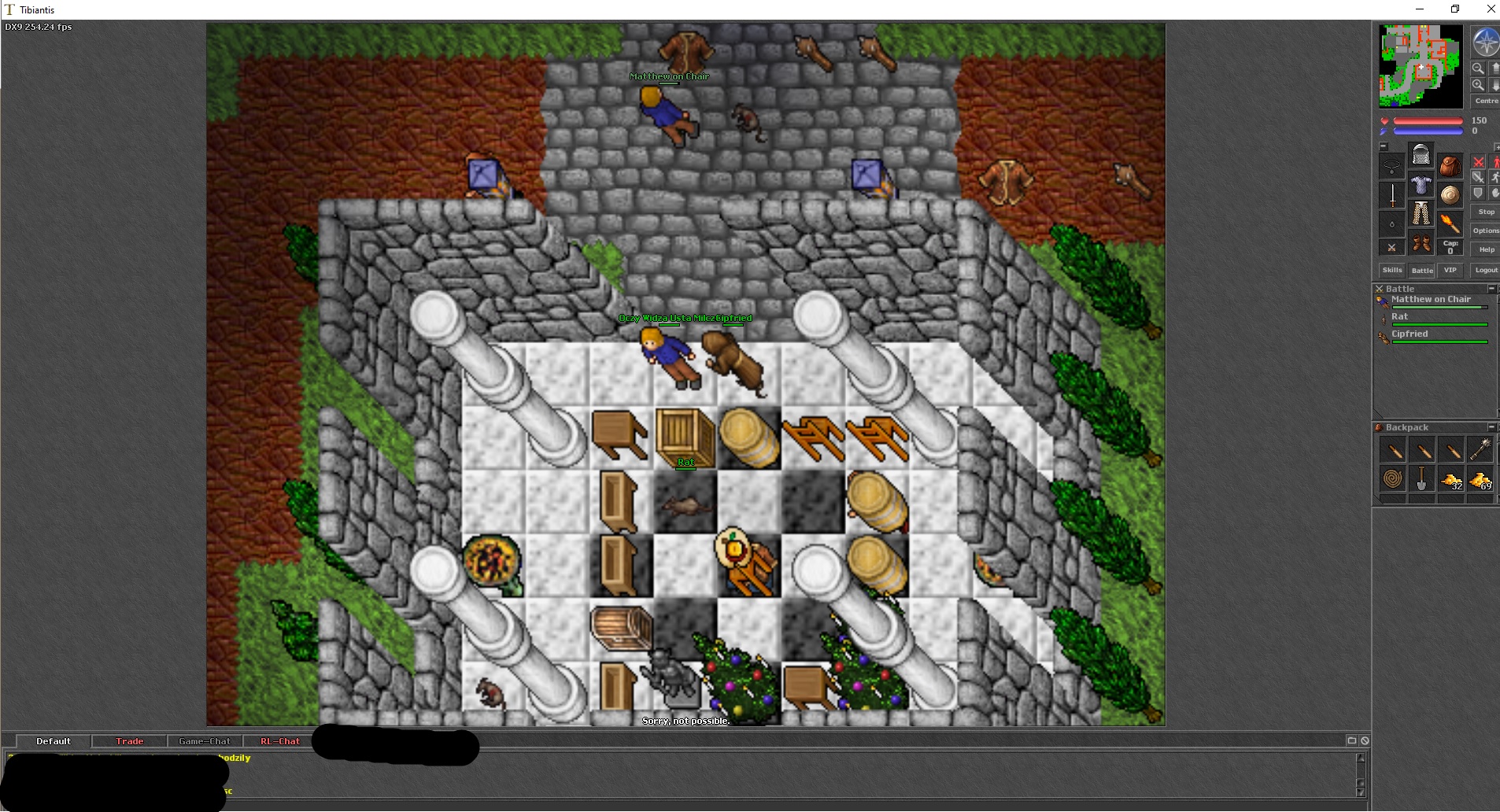Select the sword in the weapon slot
Screen dimensions: 1500x812
coord(1392,195)
